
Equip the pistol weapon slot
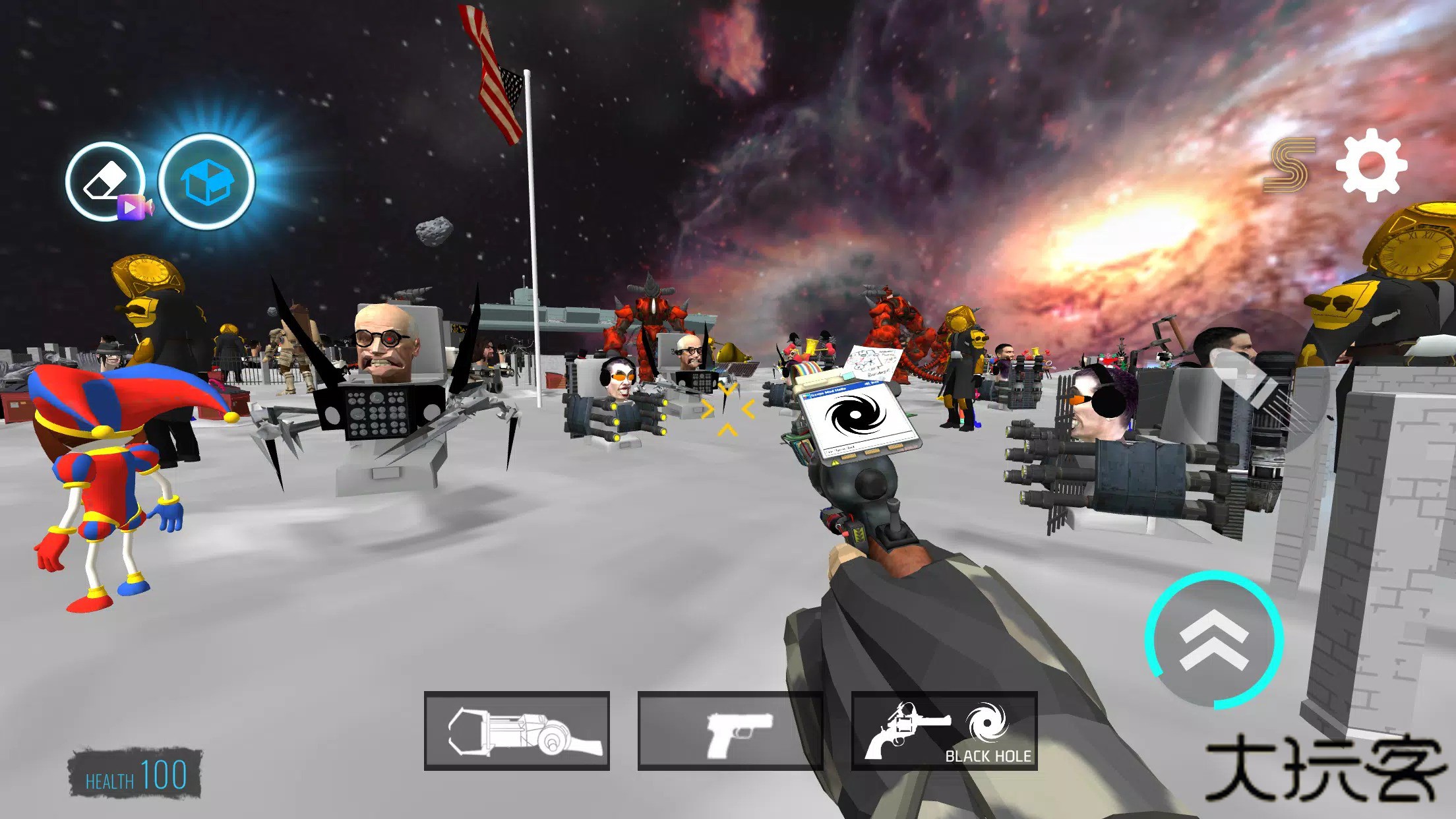click(731, 731)
